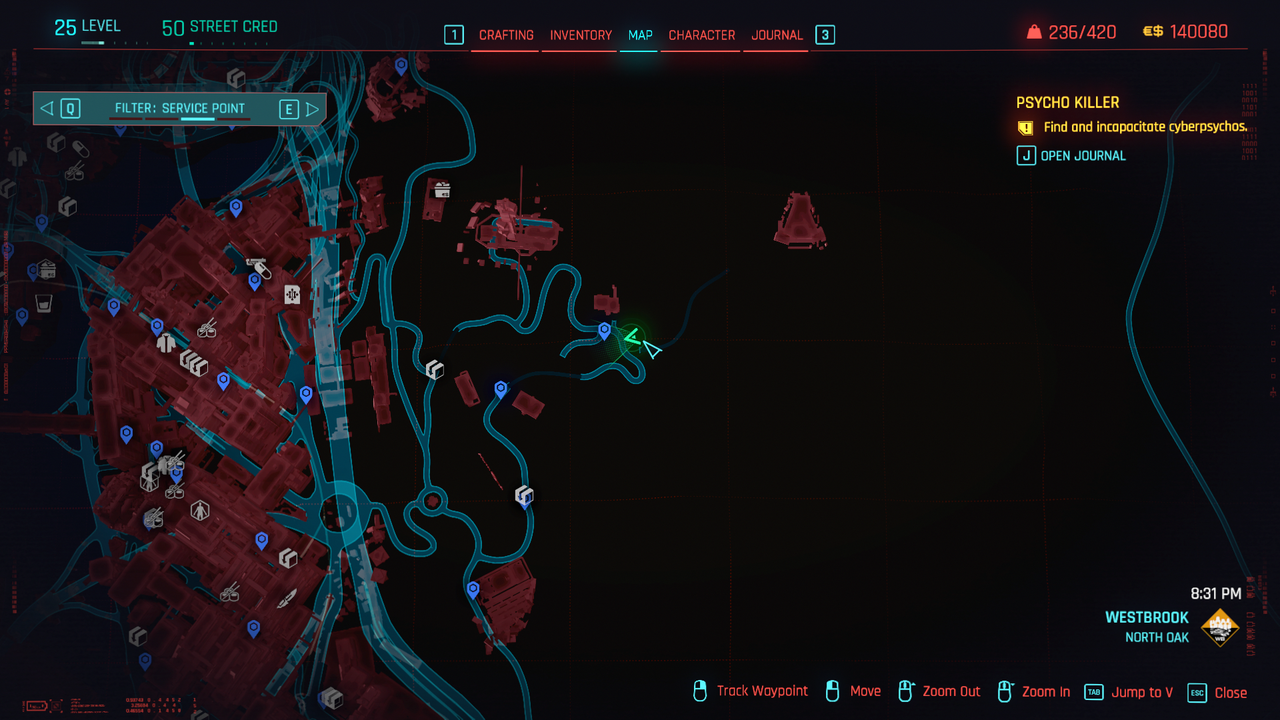
Task: Select the Psycho Killer tracked quest
Action: point(1067,102)
